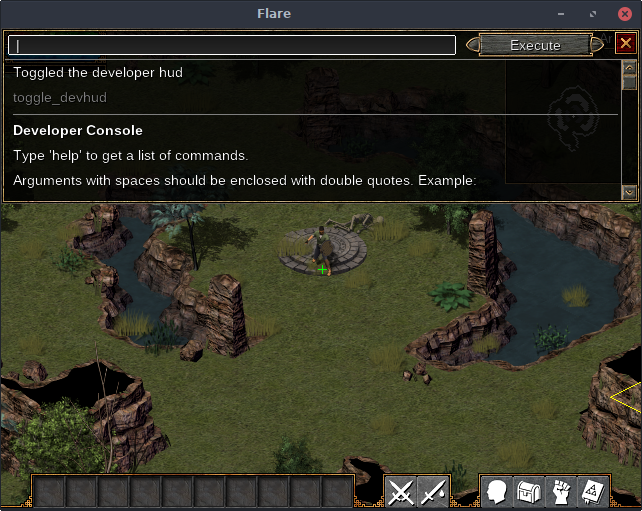Open the inventory chest icon
Viewport: 642px width, 511px height.
[529, 492]
